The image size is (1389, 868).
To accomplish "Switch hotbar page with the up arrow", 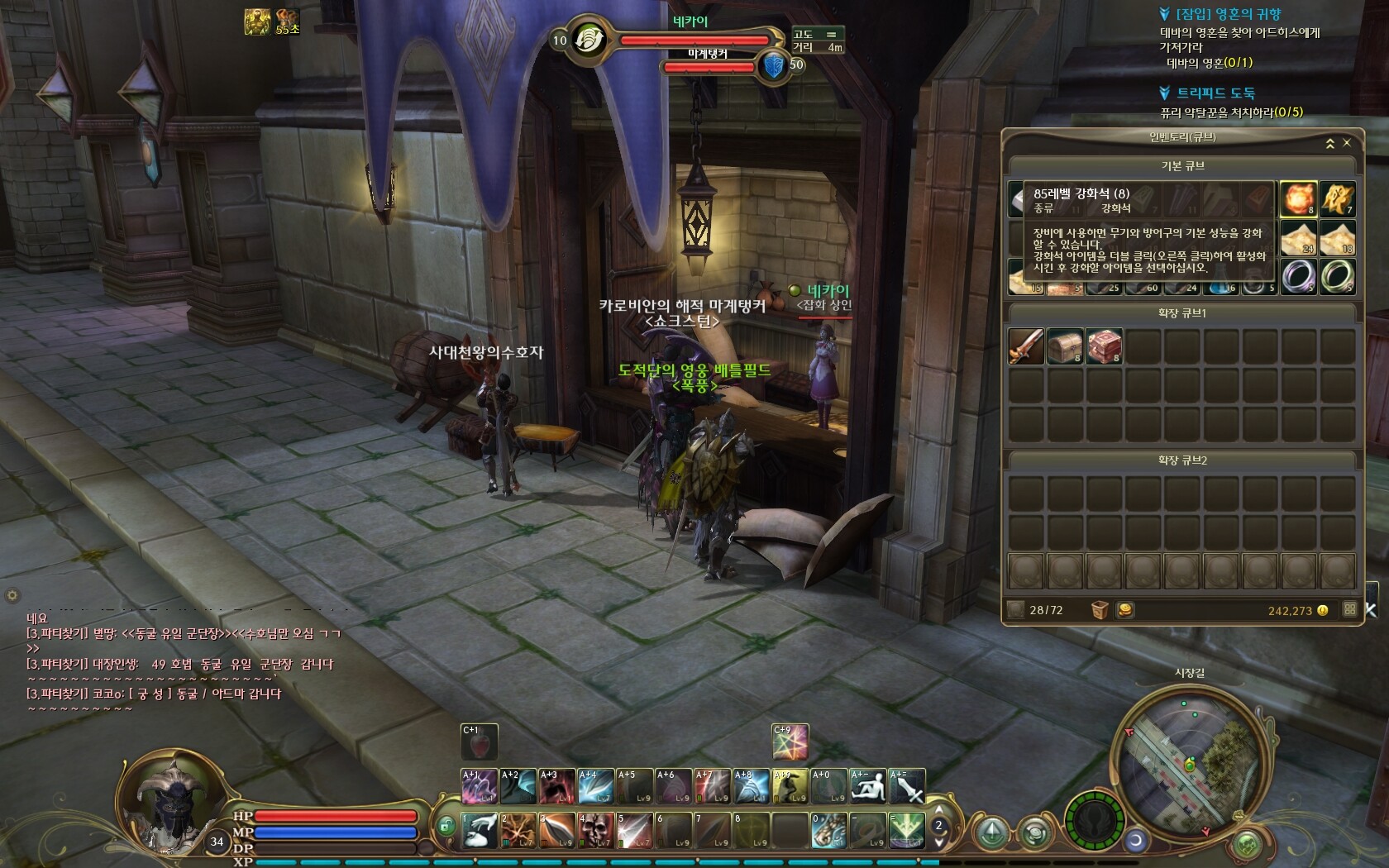I will [939, 810].
